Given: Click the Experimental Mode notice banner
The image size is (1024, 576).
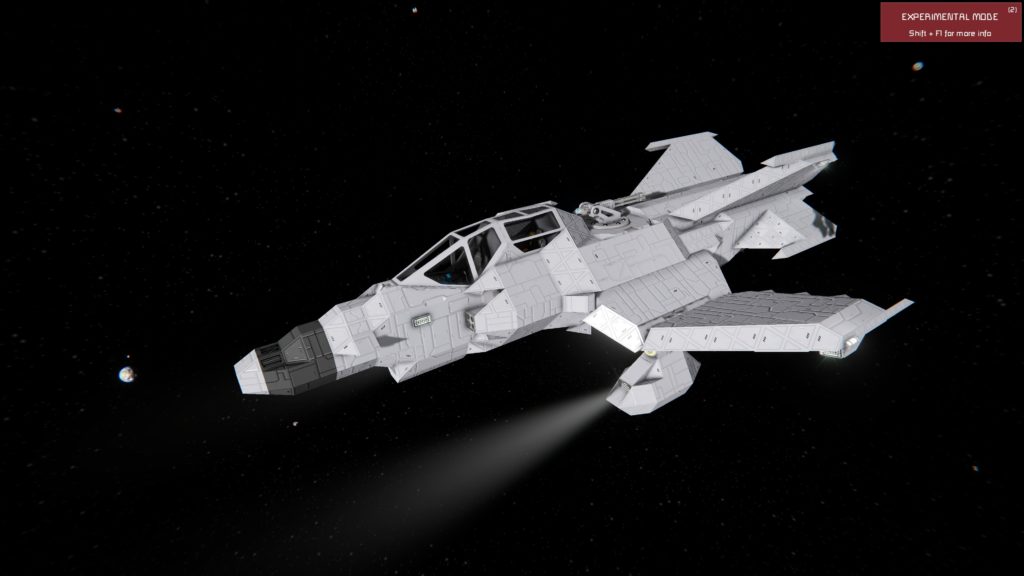Looking at the screenshot, I should point(950,23).
